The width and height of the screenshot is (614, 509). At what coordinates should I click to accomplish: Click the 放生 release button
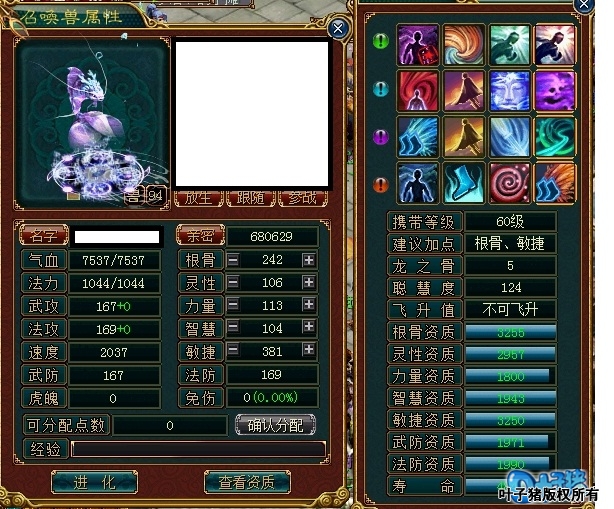[x=199, y=197]
